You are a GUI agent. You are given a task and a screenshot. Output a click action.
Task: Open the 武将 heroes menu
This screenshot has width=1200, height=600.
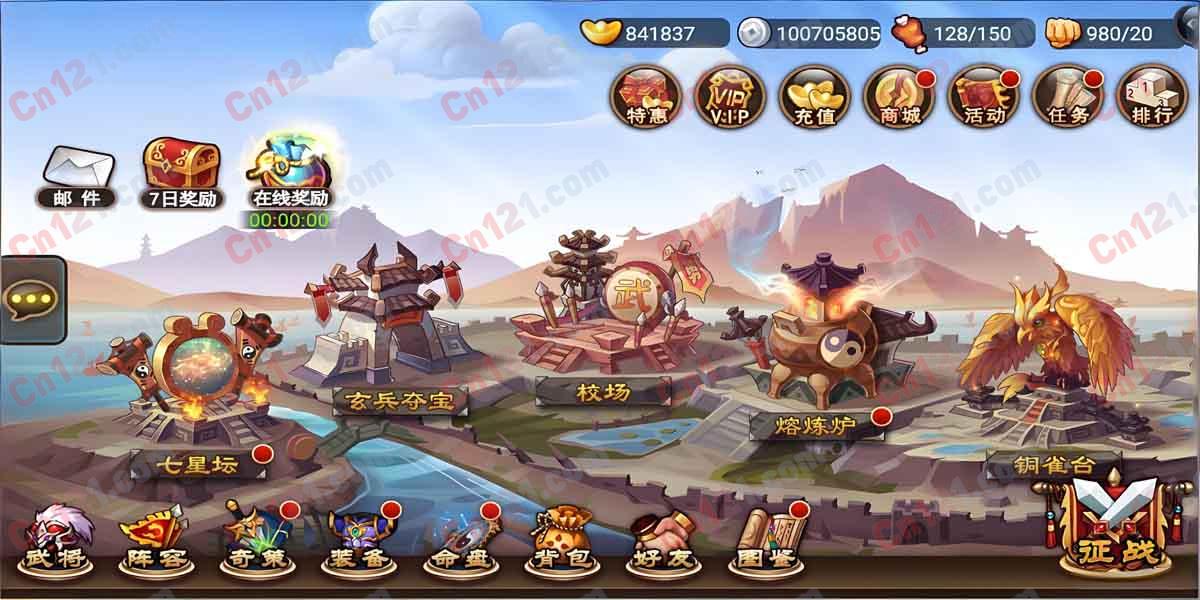(56, 539)
